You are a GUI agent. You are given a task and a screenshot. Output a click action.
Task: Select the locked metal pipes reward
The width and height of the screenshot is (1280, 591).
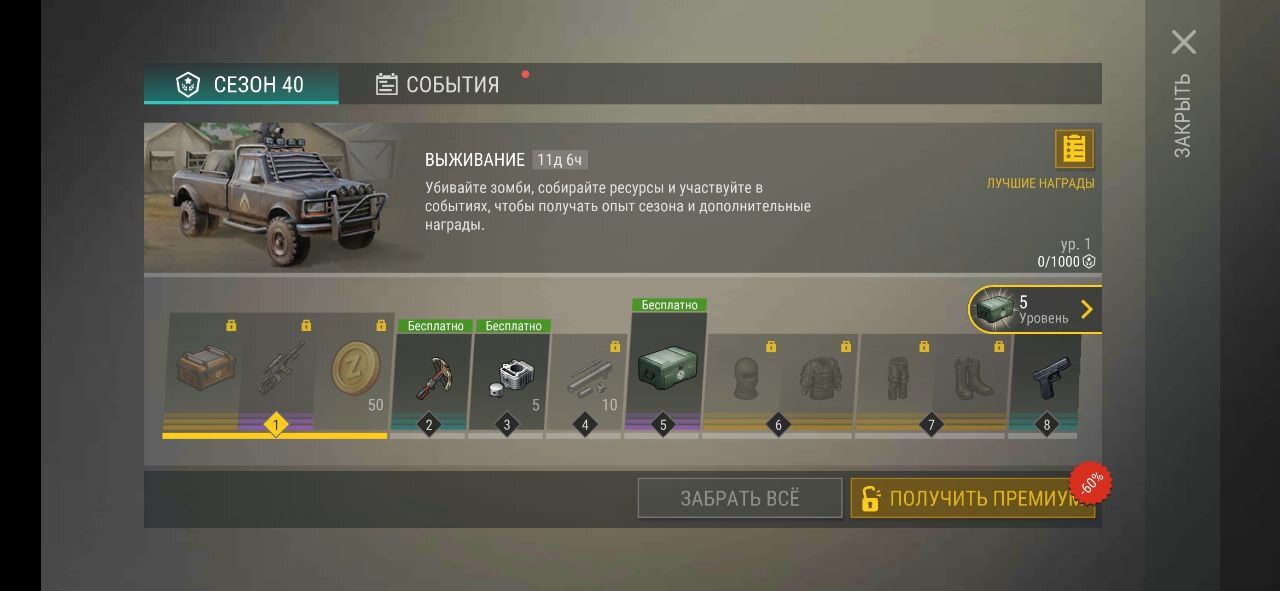(587, 378)
